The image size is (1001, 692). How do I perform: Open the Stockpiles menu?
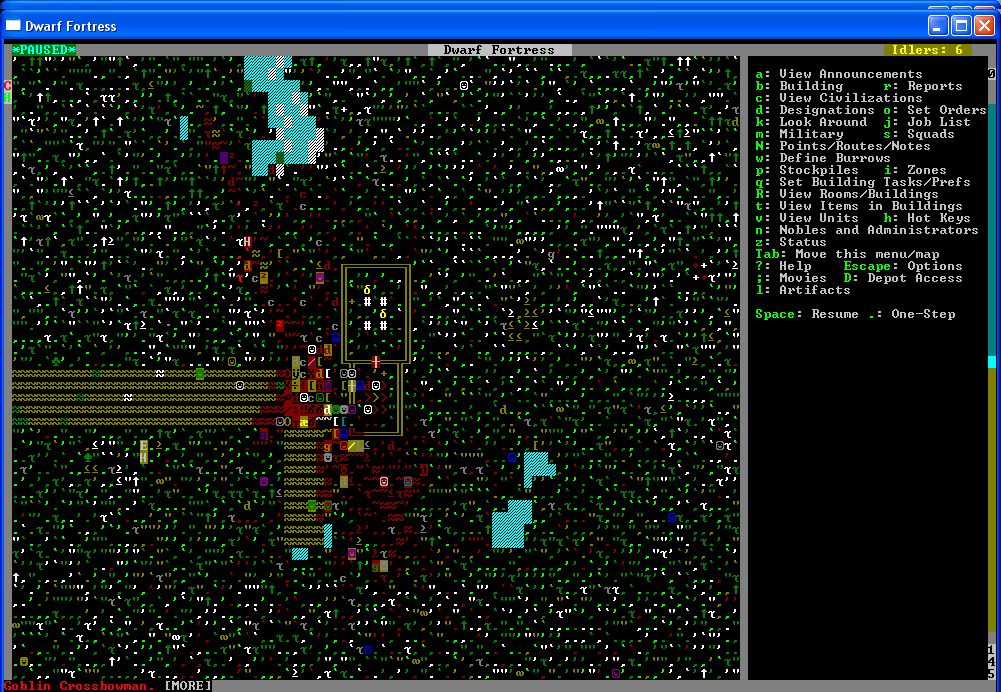pos(818,170)
